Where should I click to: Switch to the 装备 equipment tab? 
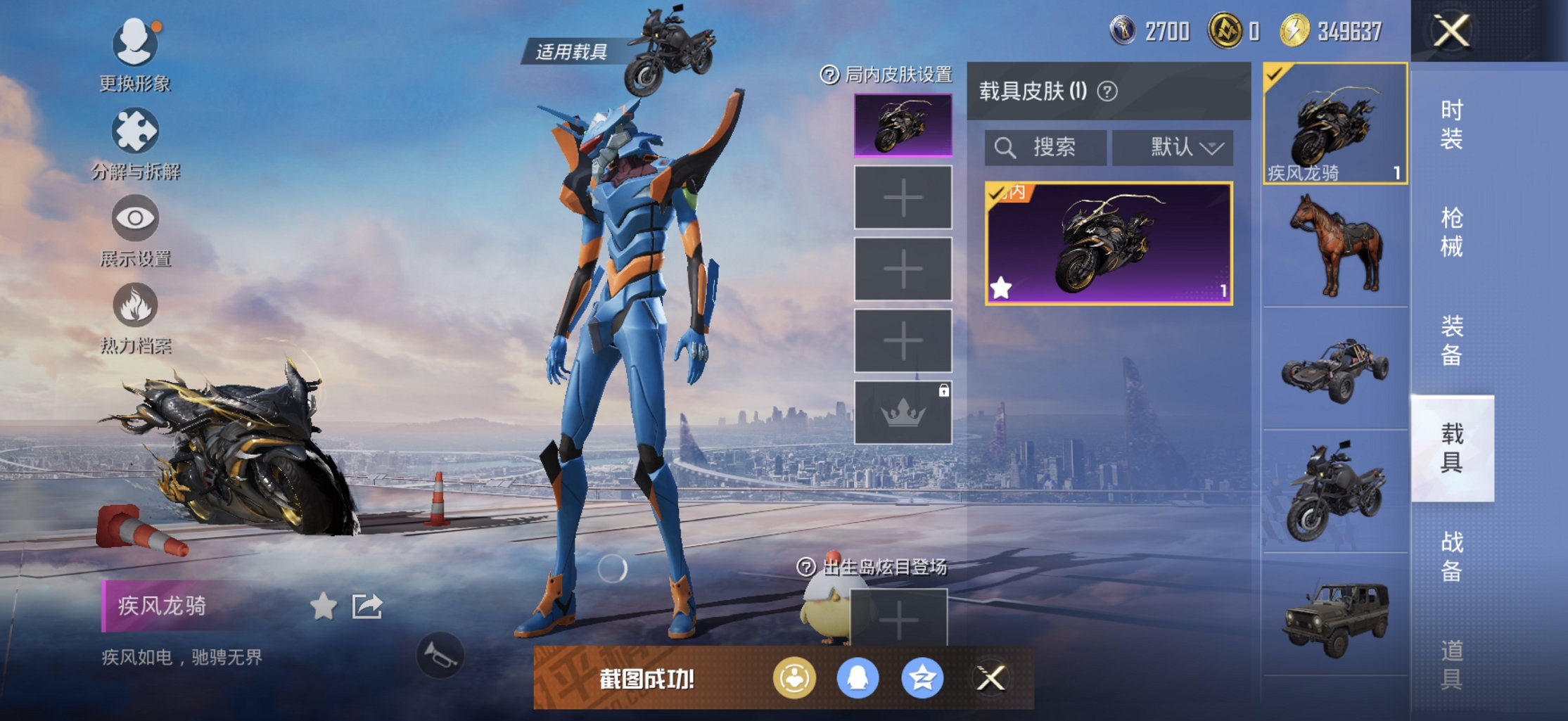point(1452,340)
